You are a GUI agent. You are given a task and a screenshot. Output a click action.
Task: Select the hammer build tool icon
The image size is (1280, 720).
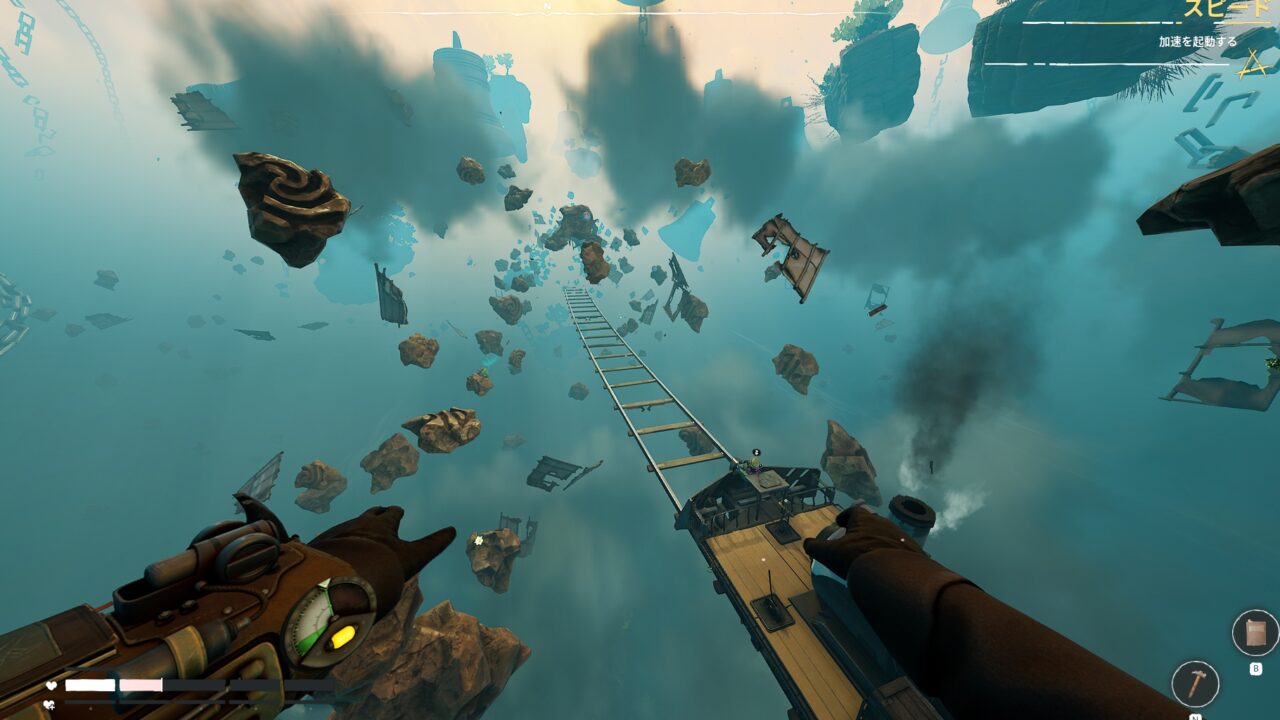1195,684
